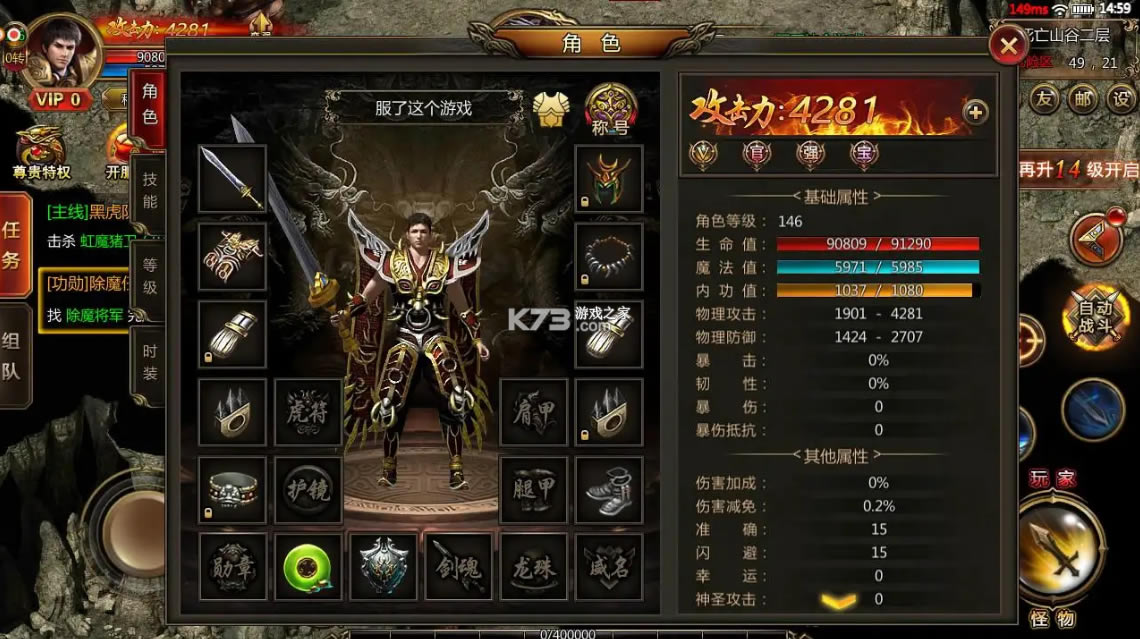The image size is (1140, 639).
Task: Select the silver shield equipment slot
Action: click(x=384, y=566)
